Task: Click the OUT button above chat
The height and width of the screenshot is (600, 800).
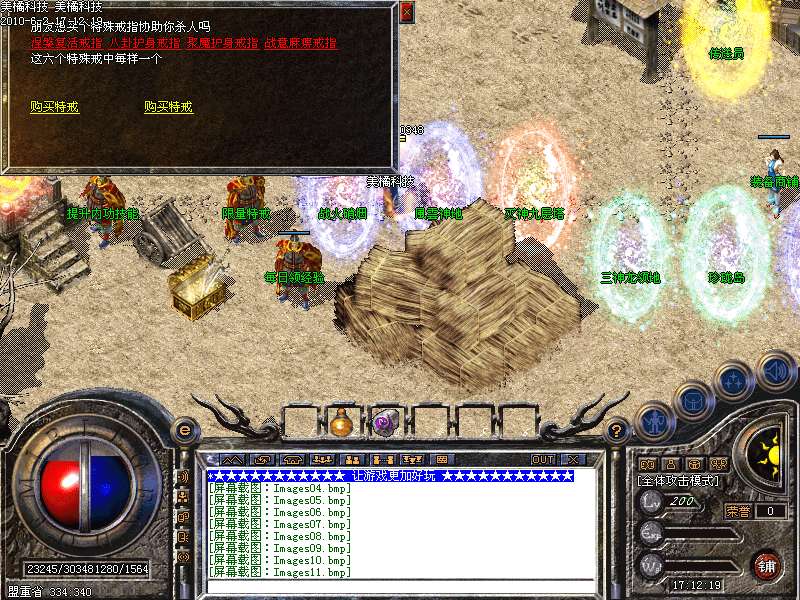Action: point(543,459)
